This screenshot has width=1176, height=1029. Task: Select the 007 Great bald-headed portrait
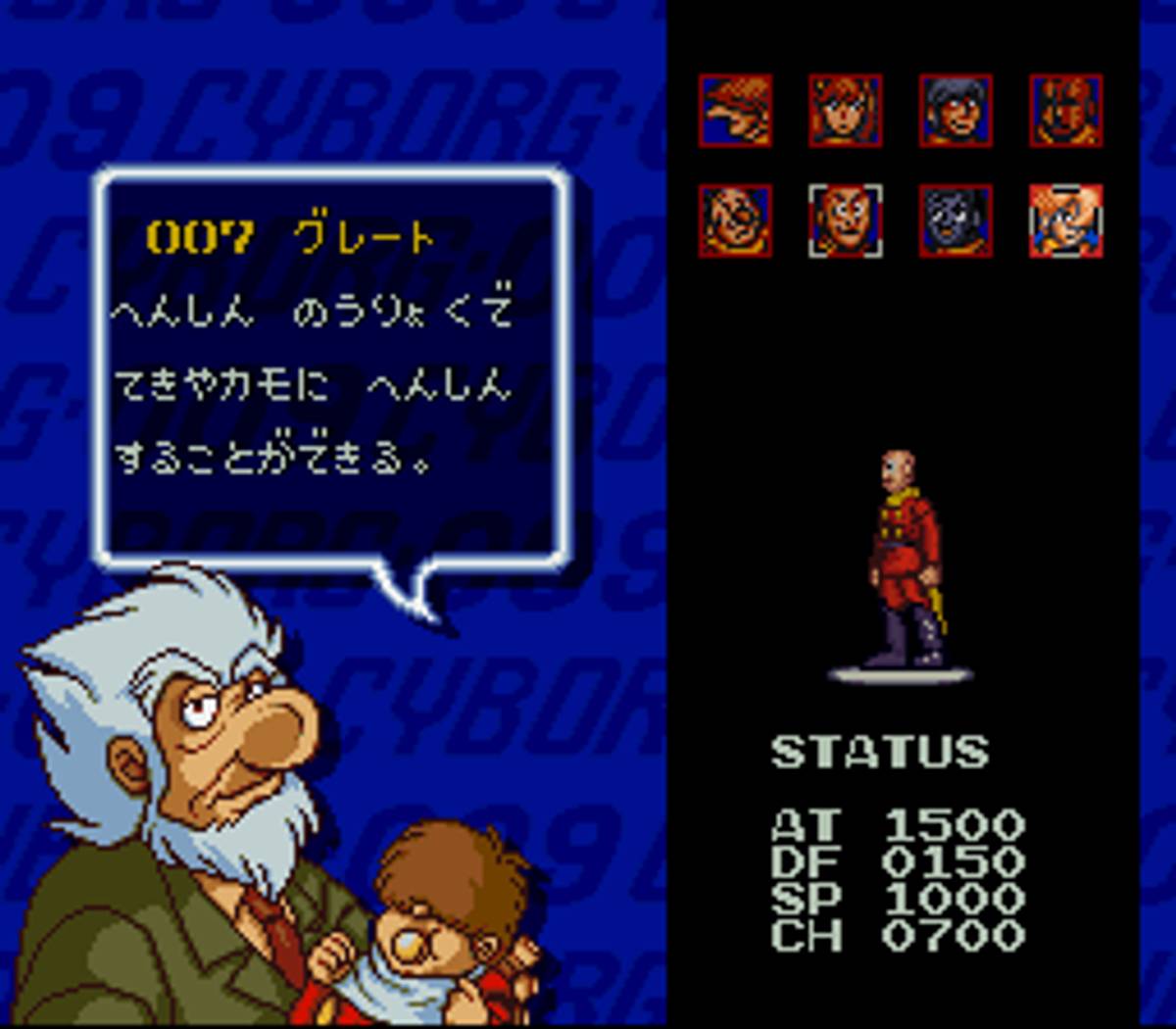coord(846,220)
